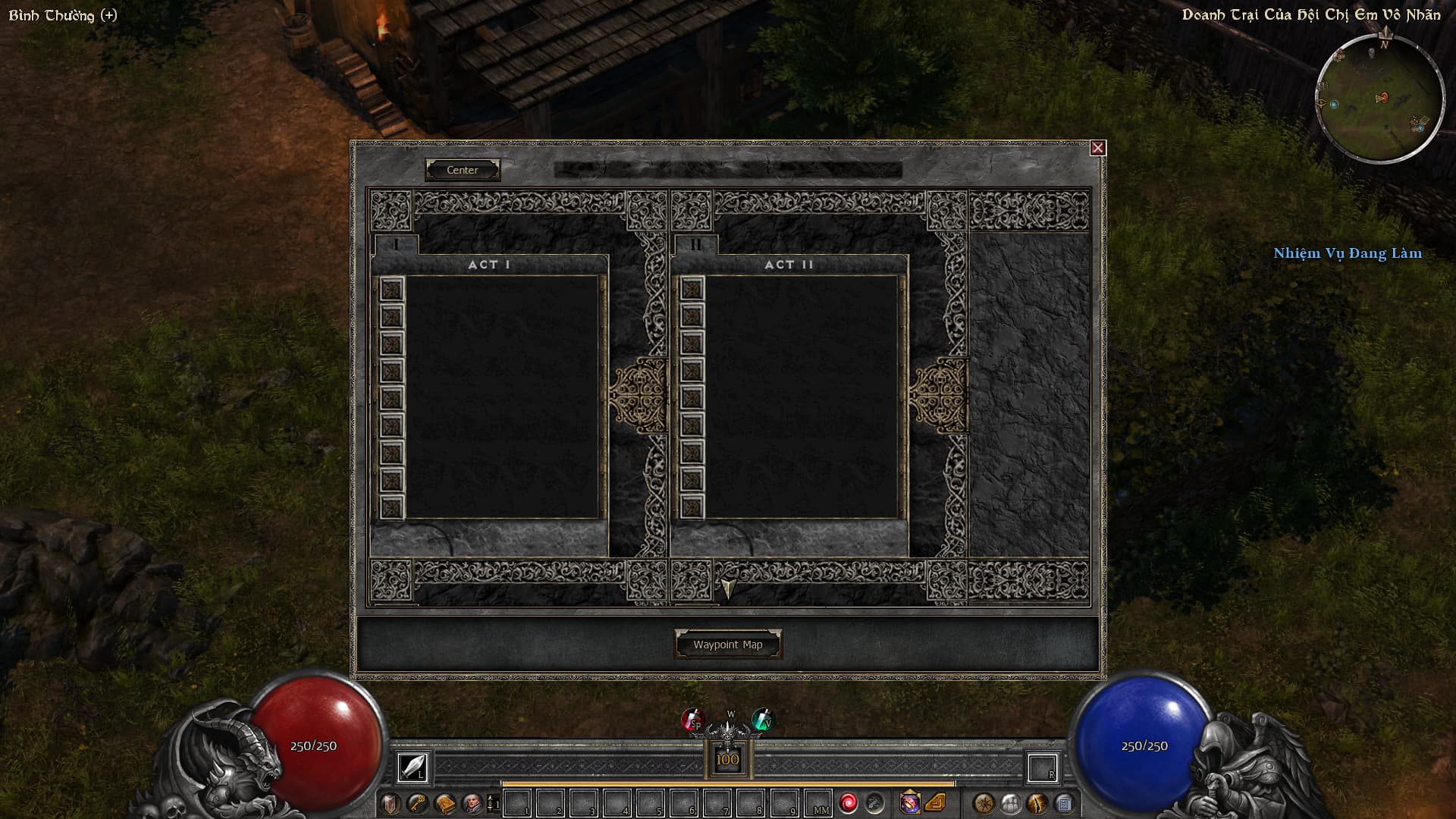Expand the Nhiệm Vụ Đang Làm quest tracker

click(x=1347, y=253)
